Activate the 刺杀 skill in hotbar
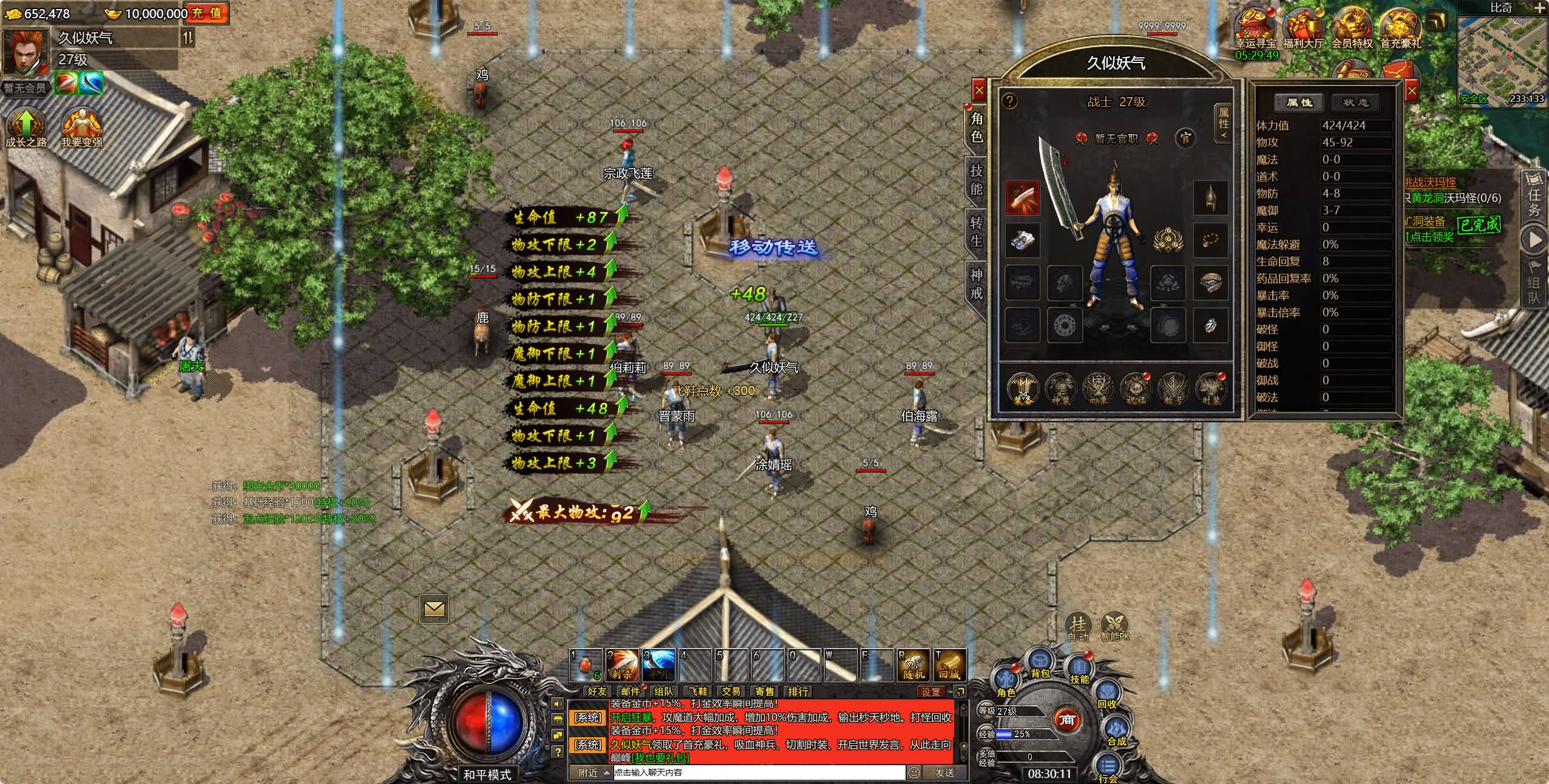 622,665
